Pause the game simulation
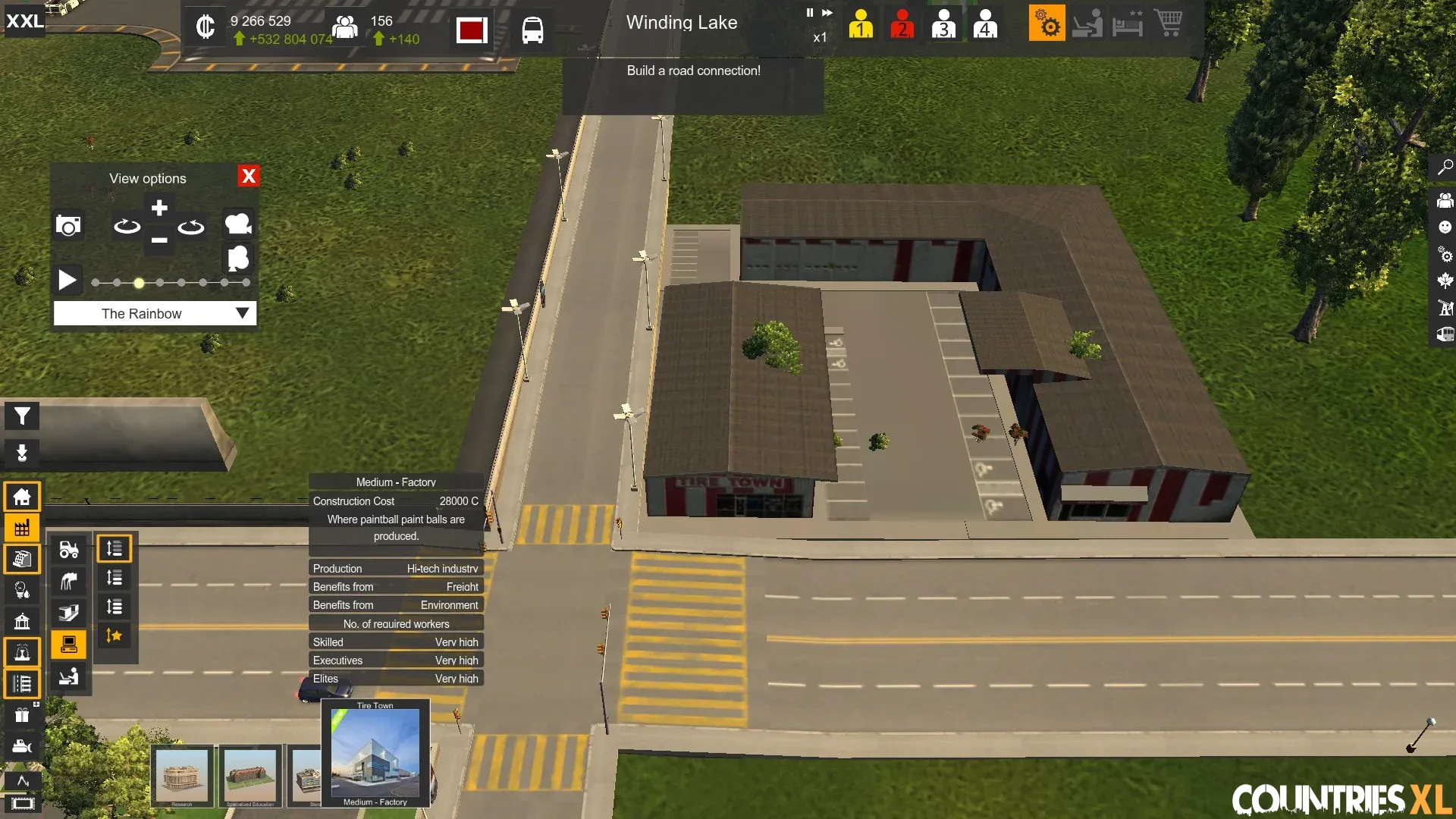Screen dimensions: 1456x819 click(x=809, y=12)
